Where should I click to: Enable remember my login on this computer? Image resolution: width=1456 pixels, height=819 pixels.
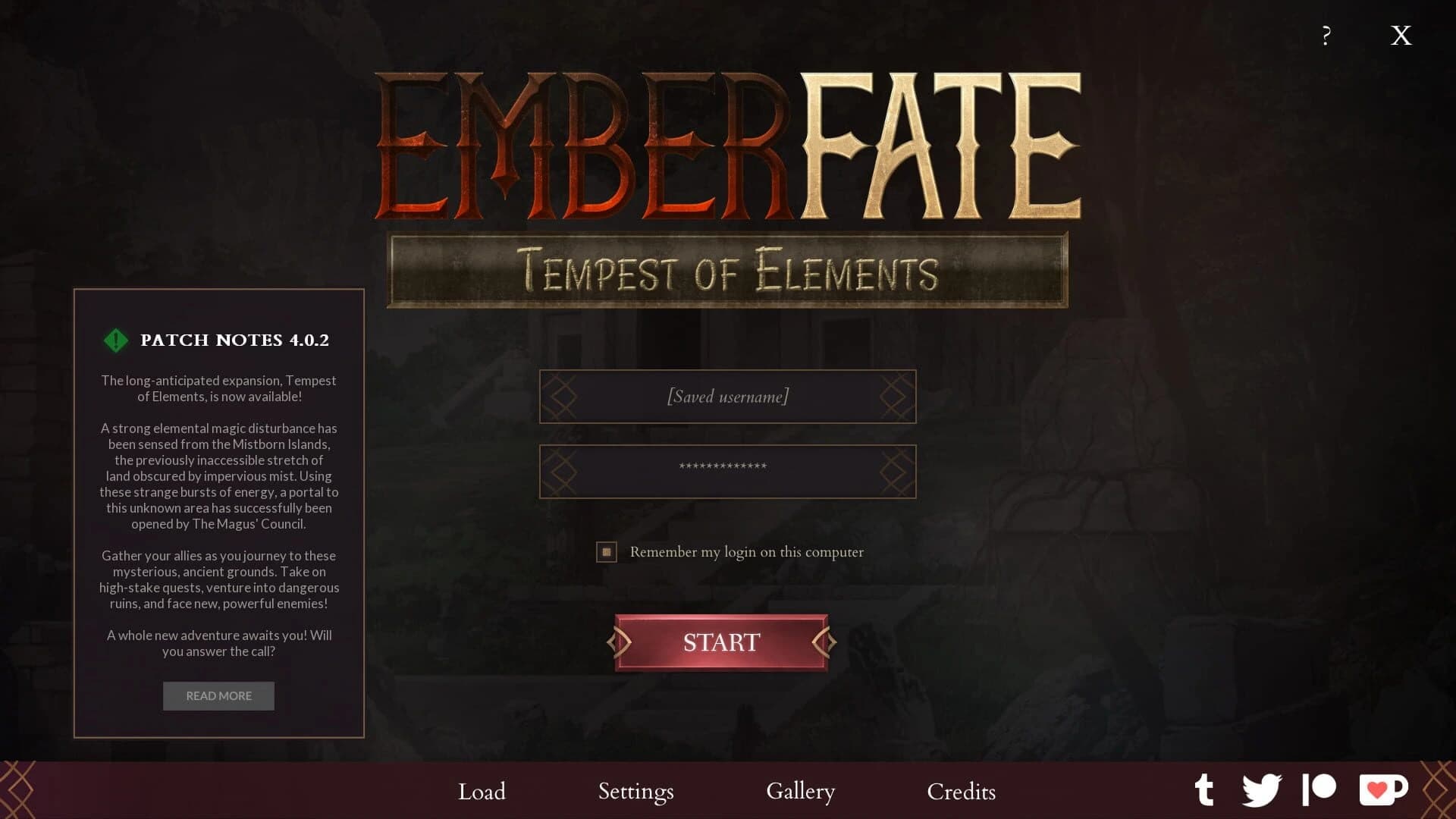click(x=606, y=552)
